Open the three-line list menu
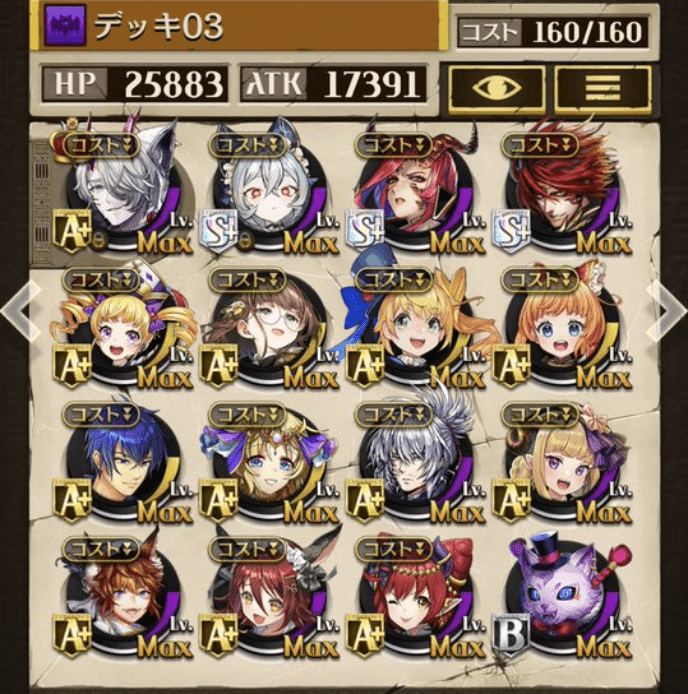The height and width of the screenshot is (694, 688). tap(603, 89)
